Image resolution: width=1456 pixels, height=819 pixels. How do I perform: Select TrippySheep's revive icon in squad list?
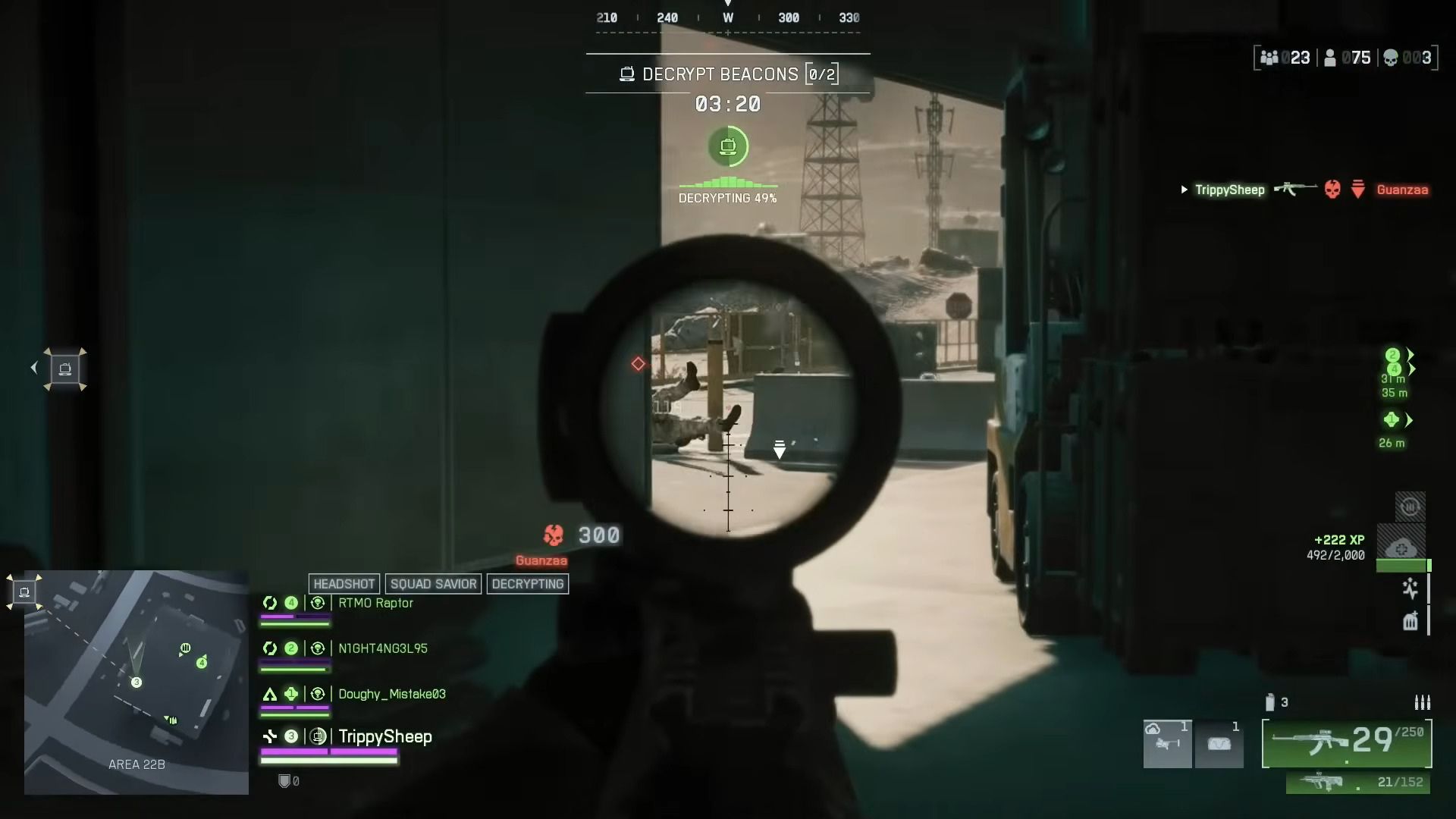[x=318, y=736]
